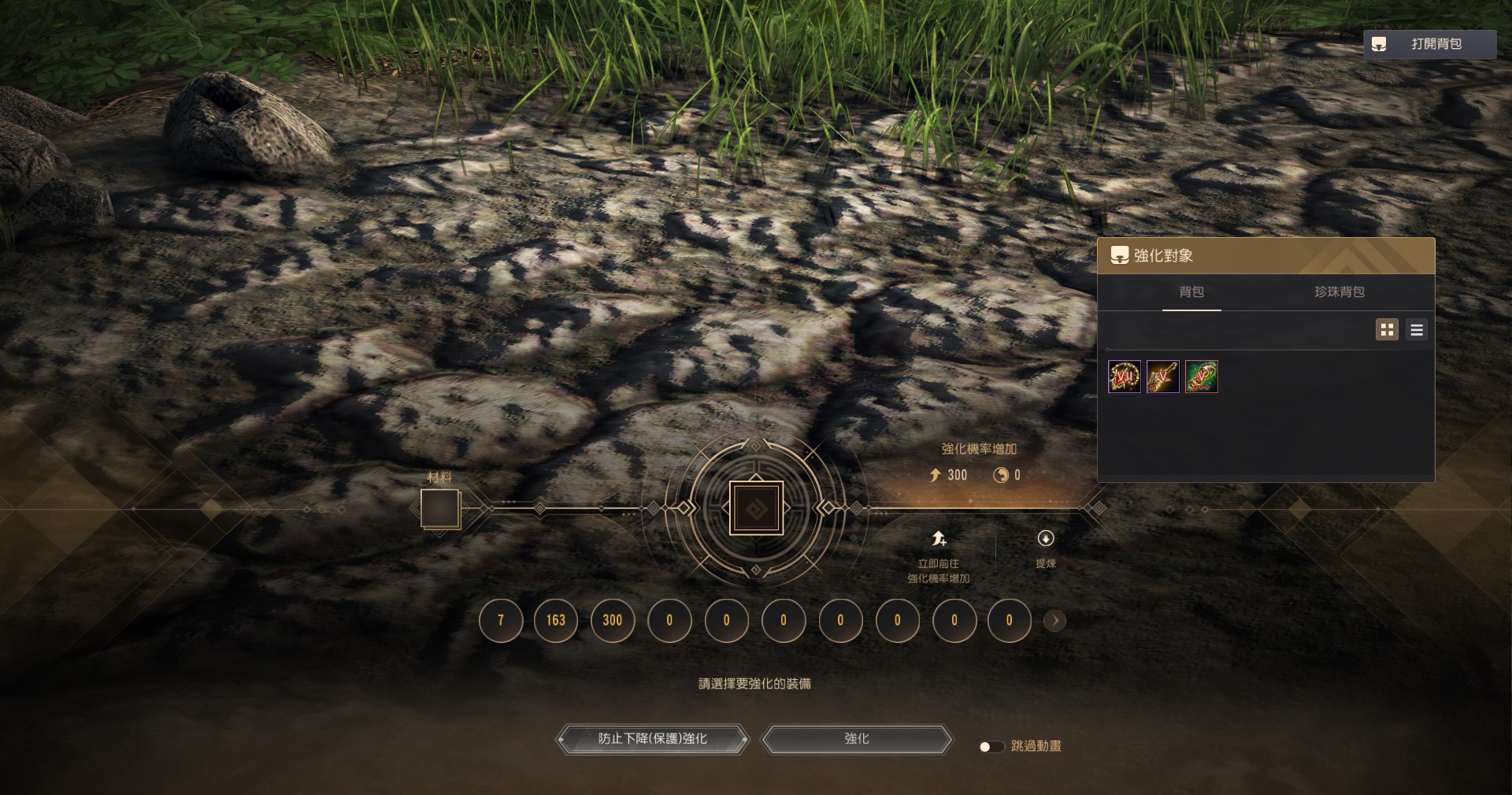Image resolution: width=1512 pixels, height=795 pixels.
Task: Select the failstack preset showing 7
Action: pos(501,620)
